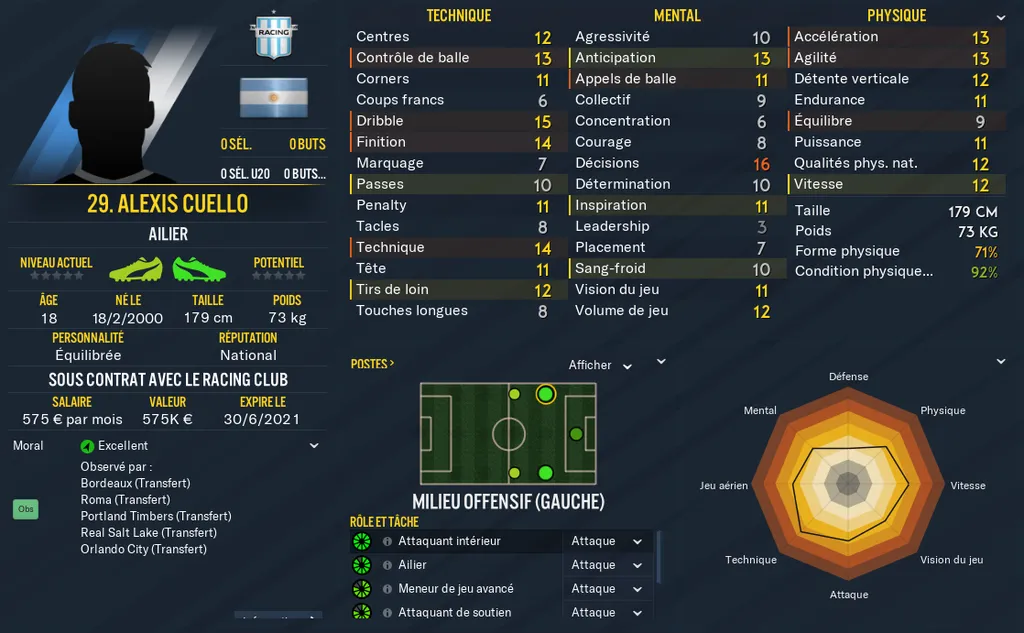Click the green Obs scouting button

26,509
